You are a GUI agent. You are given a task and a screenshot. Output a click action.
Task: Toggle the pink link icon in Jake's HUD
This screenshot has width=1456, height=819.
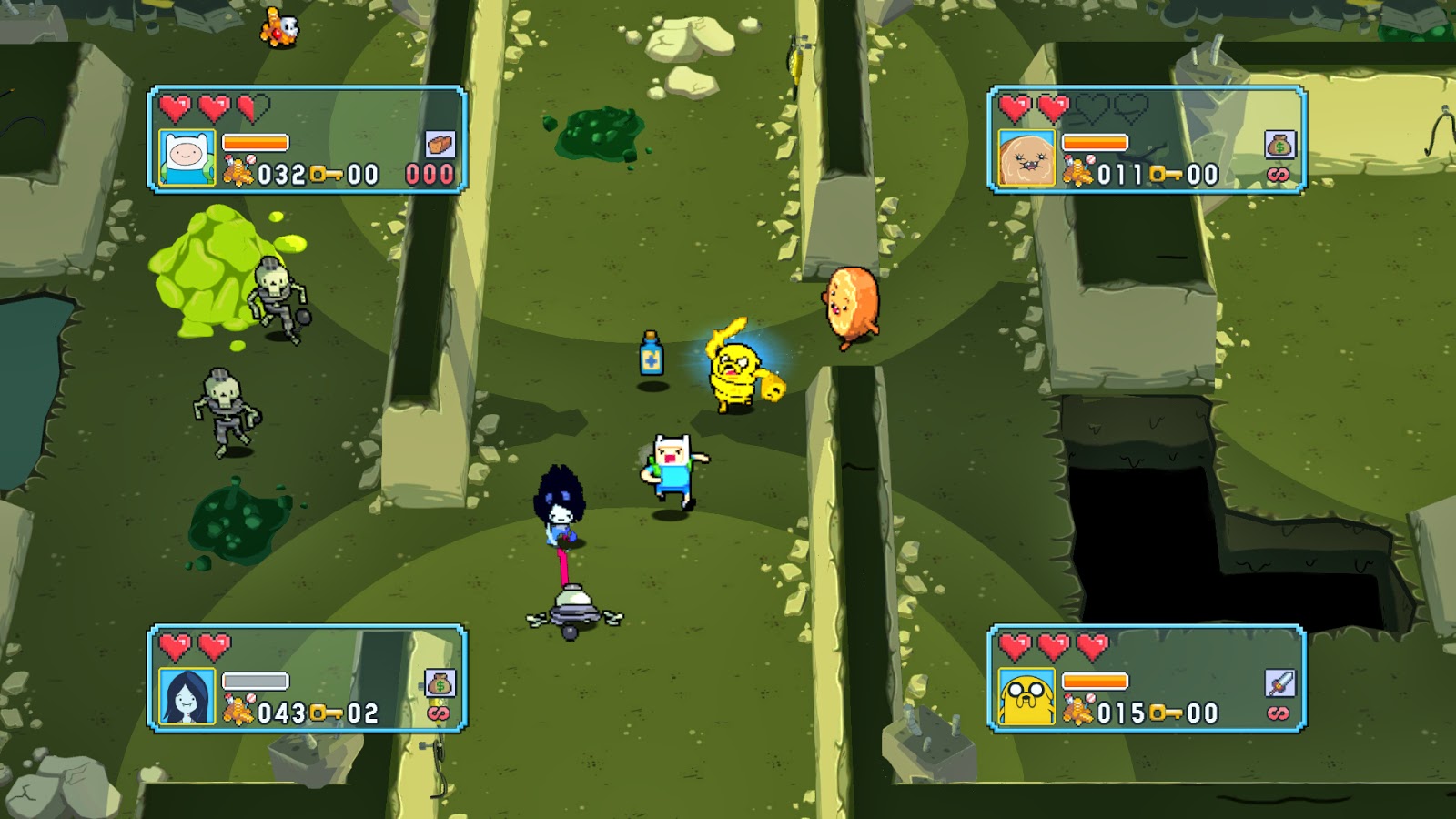(x=1277, y=713)
